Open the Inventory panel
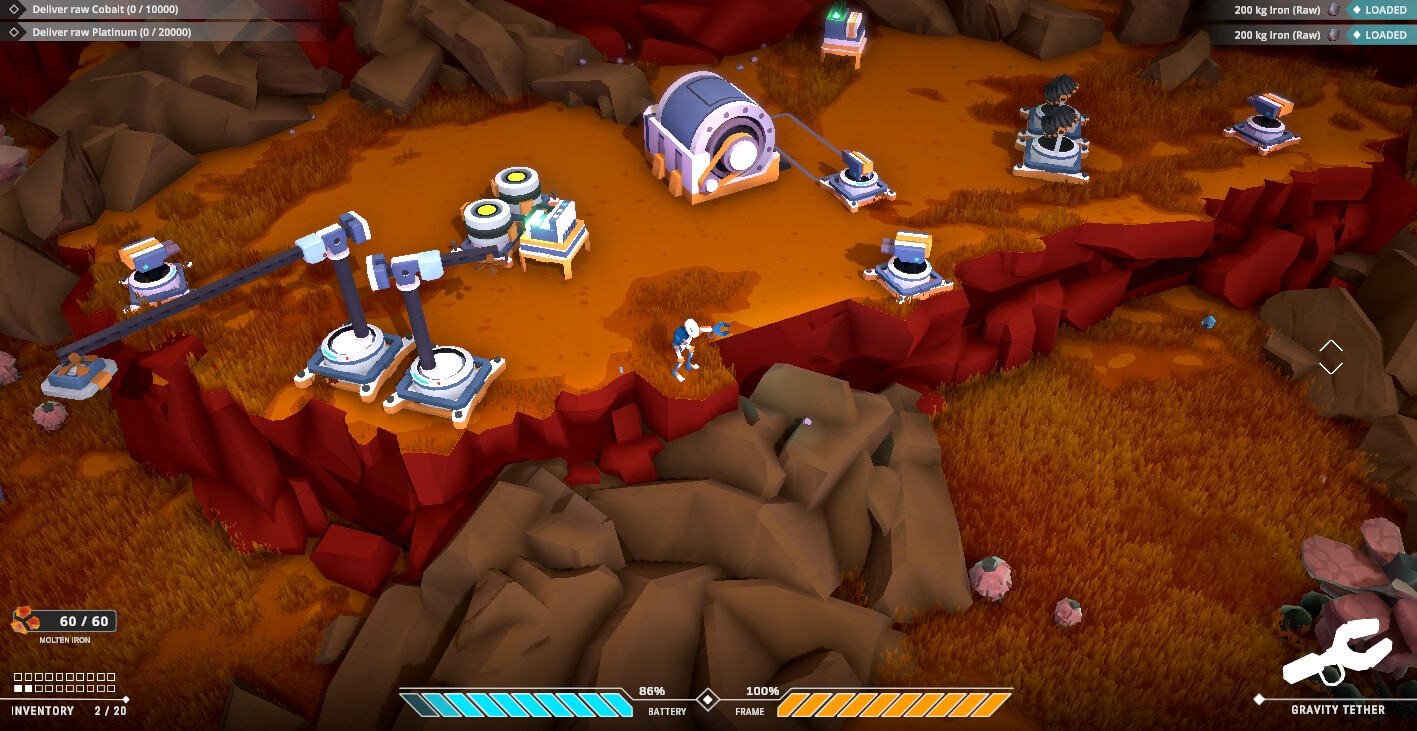 (43, 710)
